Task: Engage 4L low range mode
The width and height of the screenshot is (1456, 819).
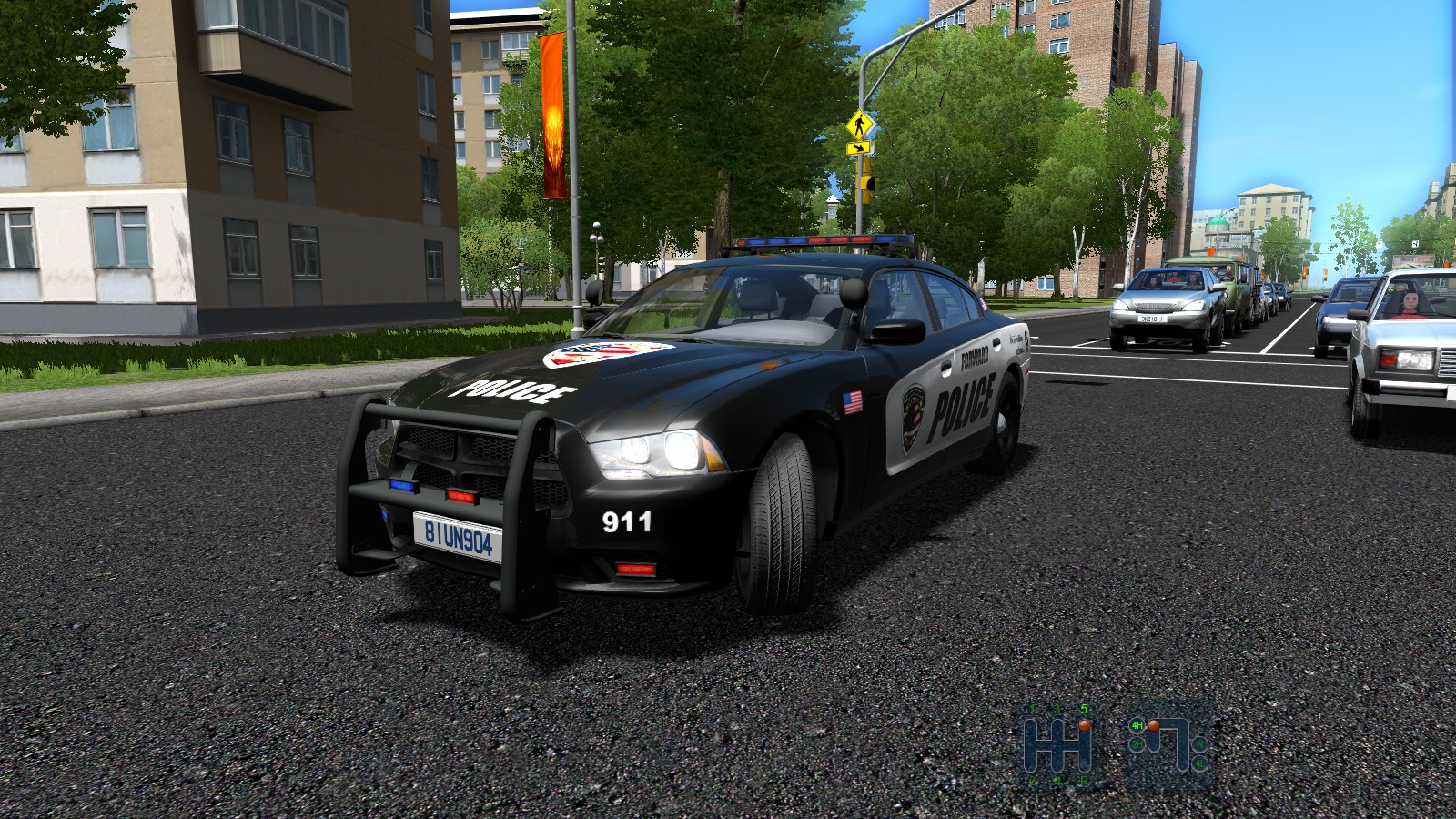Action: pyautogui.click(x=1200, y=764)
